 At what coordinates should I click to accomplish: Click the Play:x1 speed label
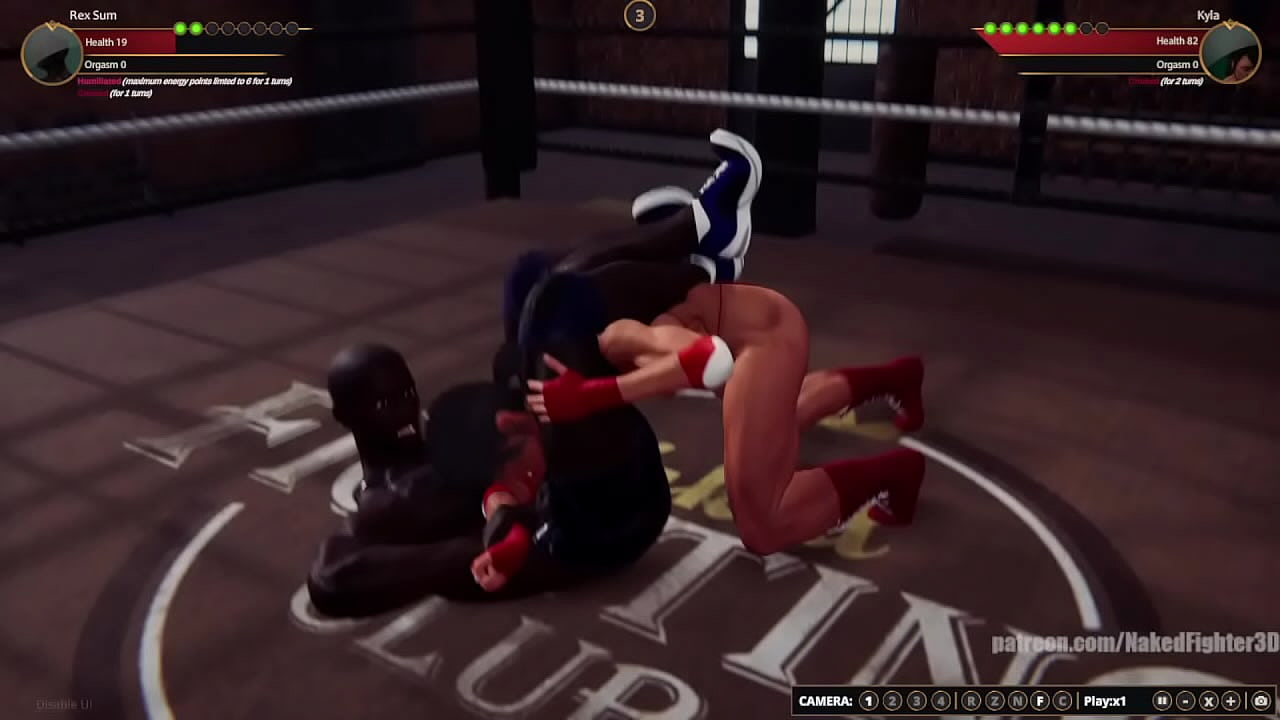point(1104,699)
